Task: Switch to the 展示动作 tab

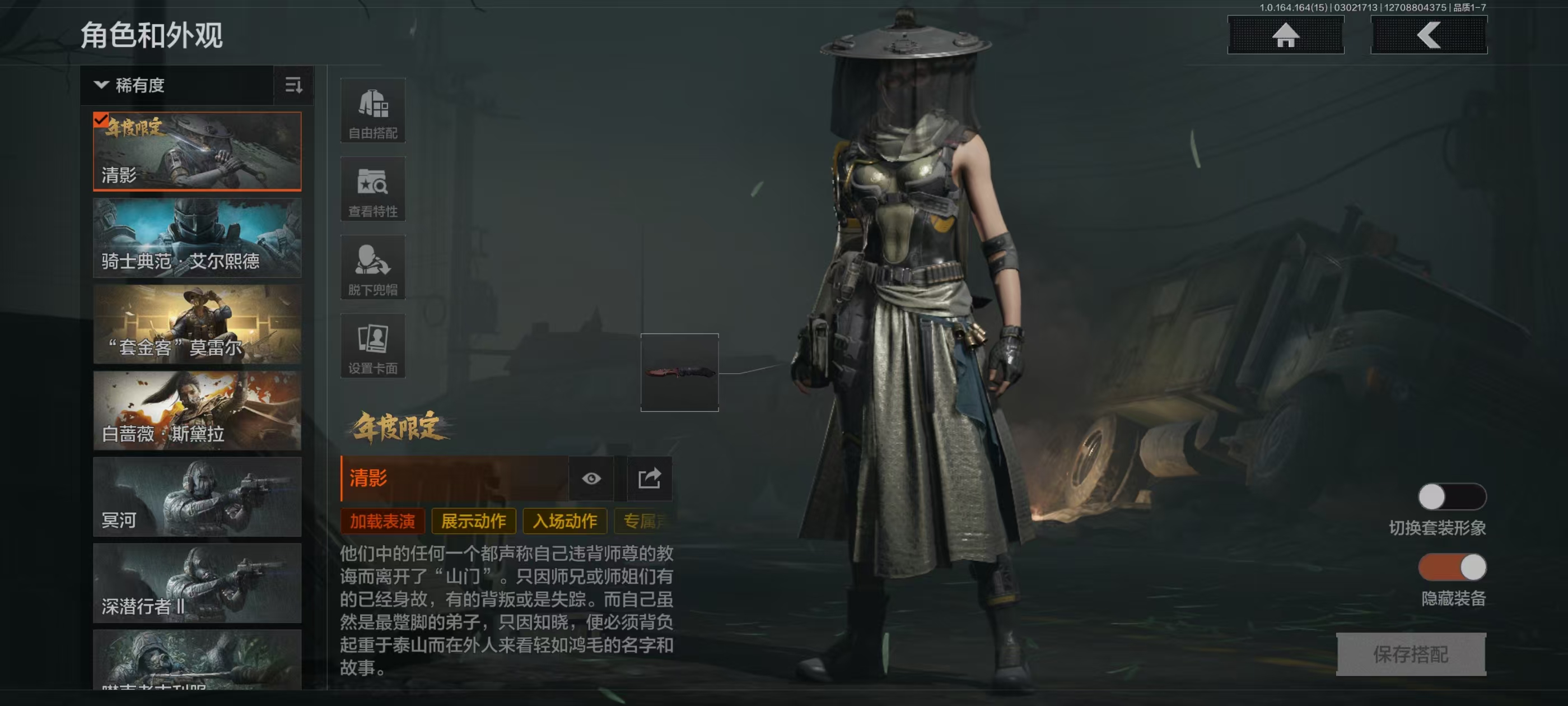Action: coord(473,522)
